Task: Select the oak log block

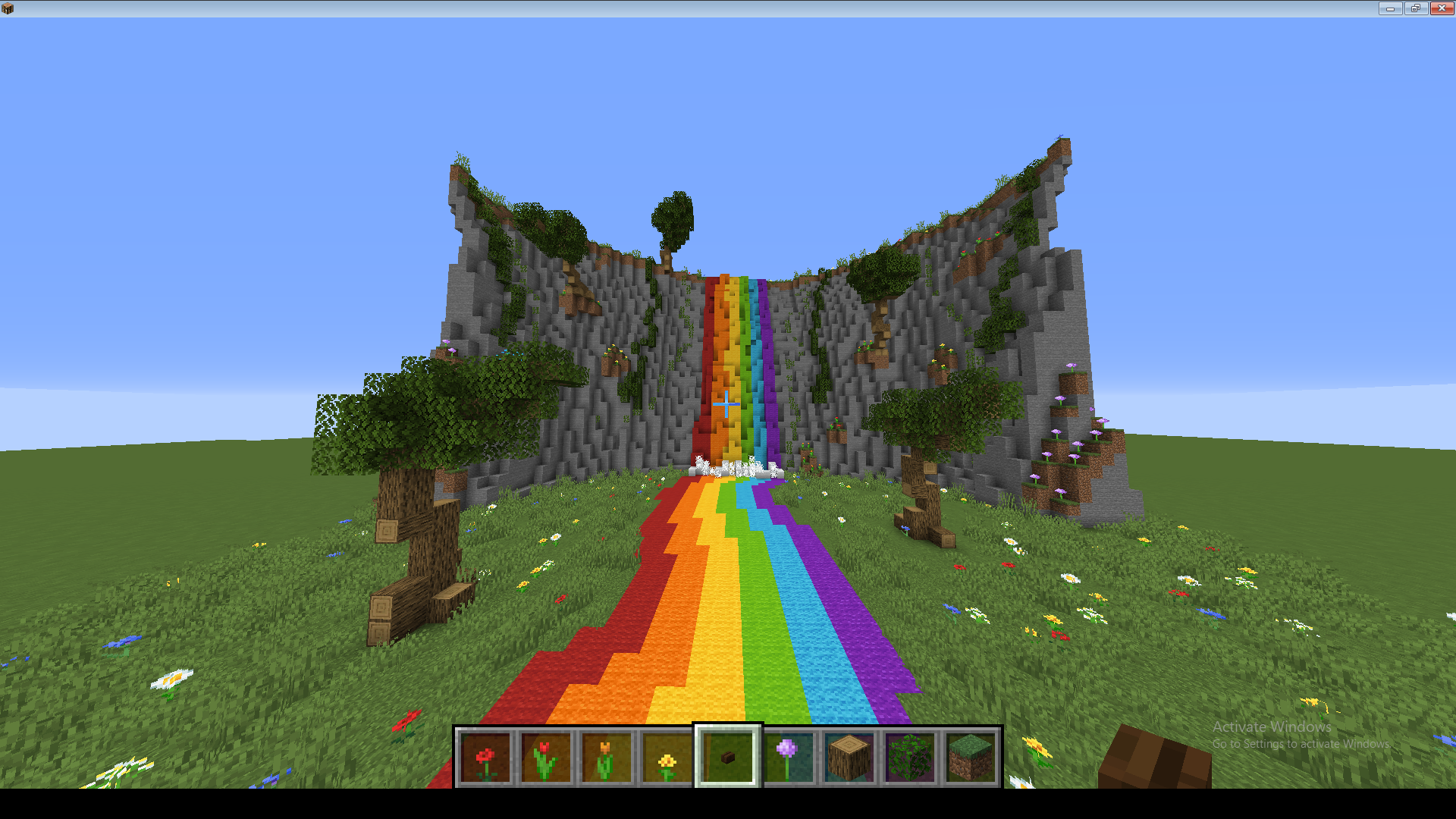Action: click(x=847, y=755)
